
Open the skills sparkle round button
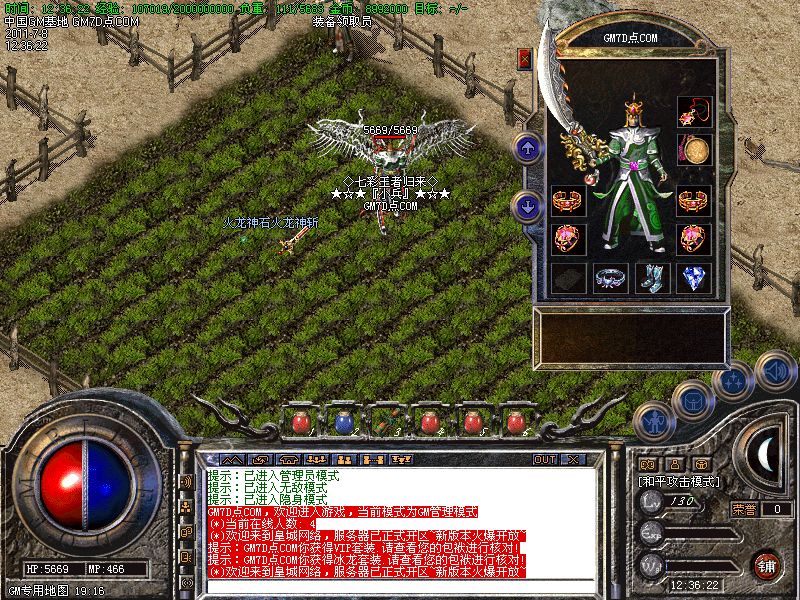coord(733,381)
